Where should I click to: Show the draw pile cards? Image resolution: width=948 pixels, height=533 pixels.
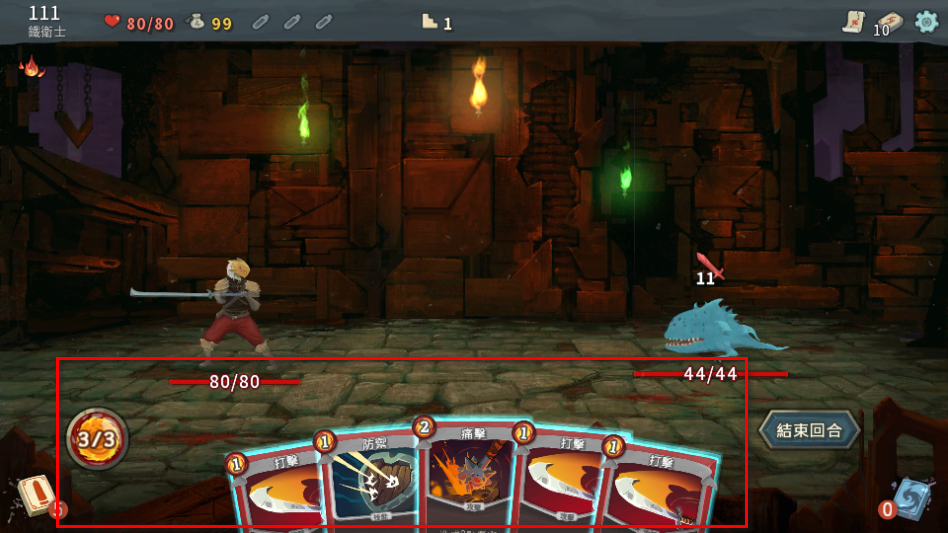click(35, 495)
